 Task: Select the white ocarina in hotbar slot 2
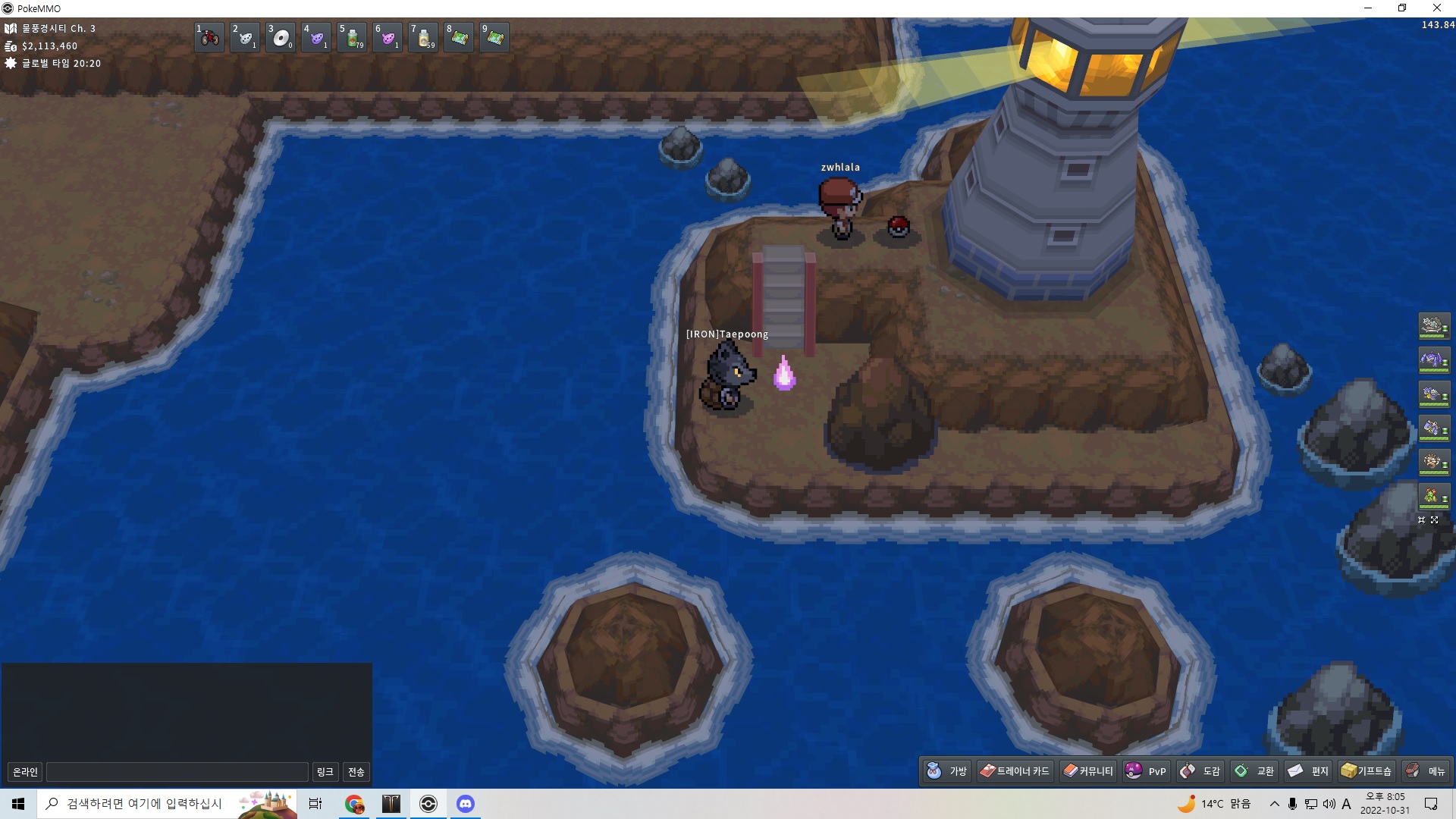[245, 37]
